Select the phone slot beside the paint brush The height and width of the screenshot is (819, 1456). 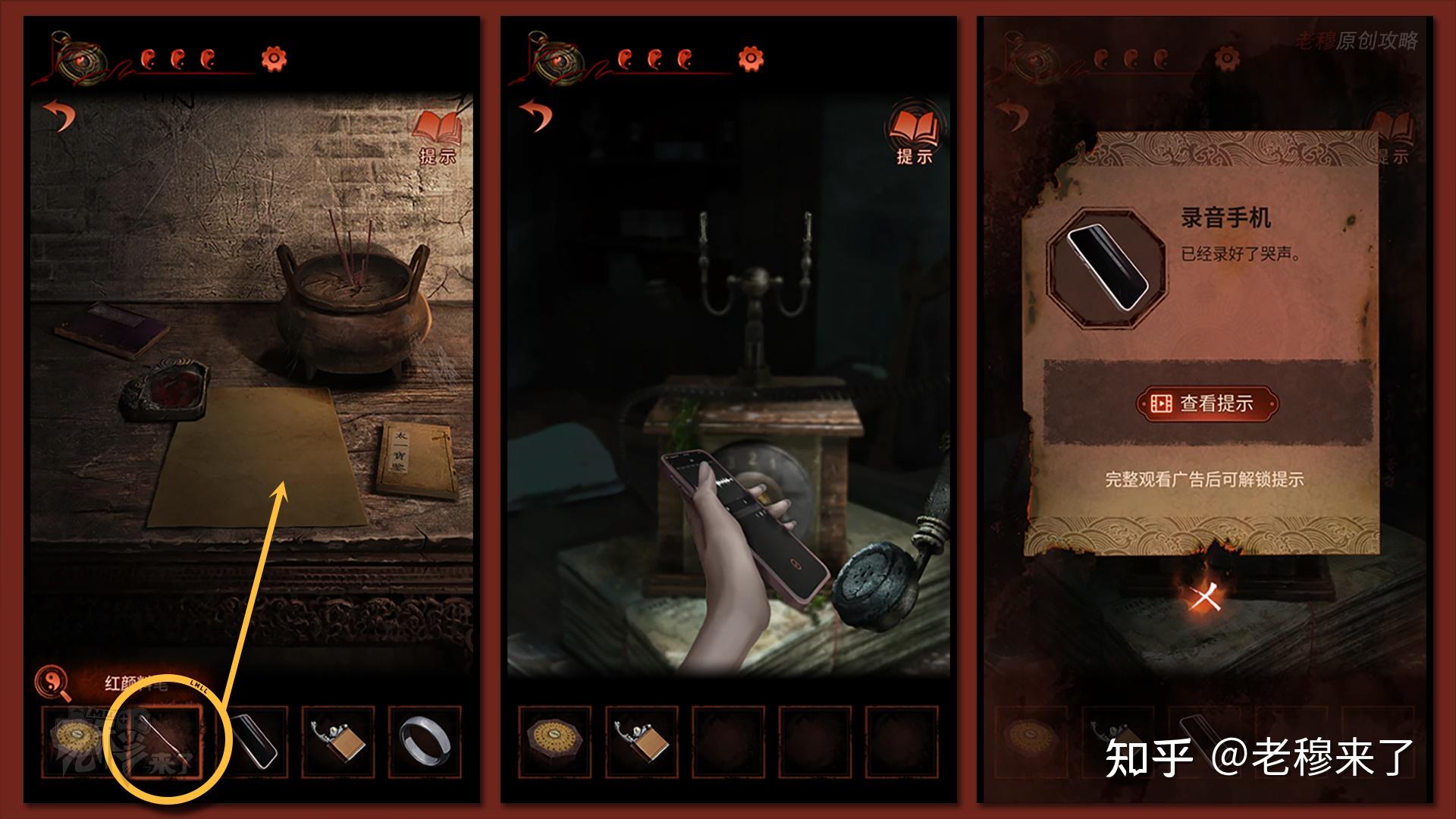pyautogui.click(x=253, y=742)
